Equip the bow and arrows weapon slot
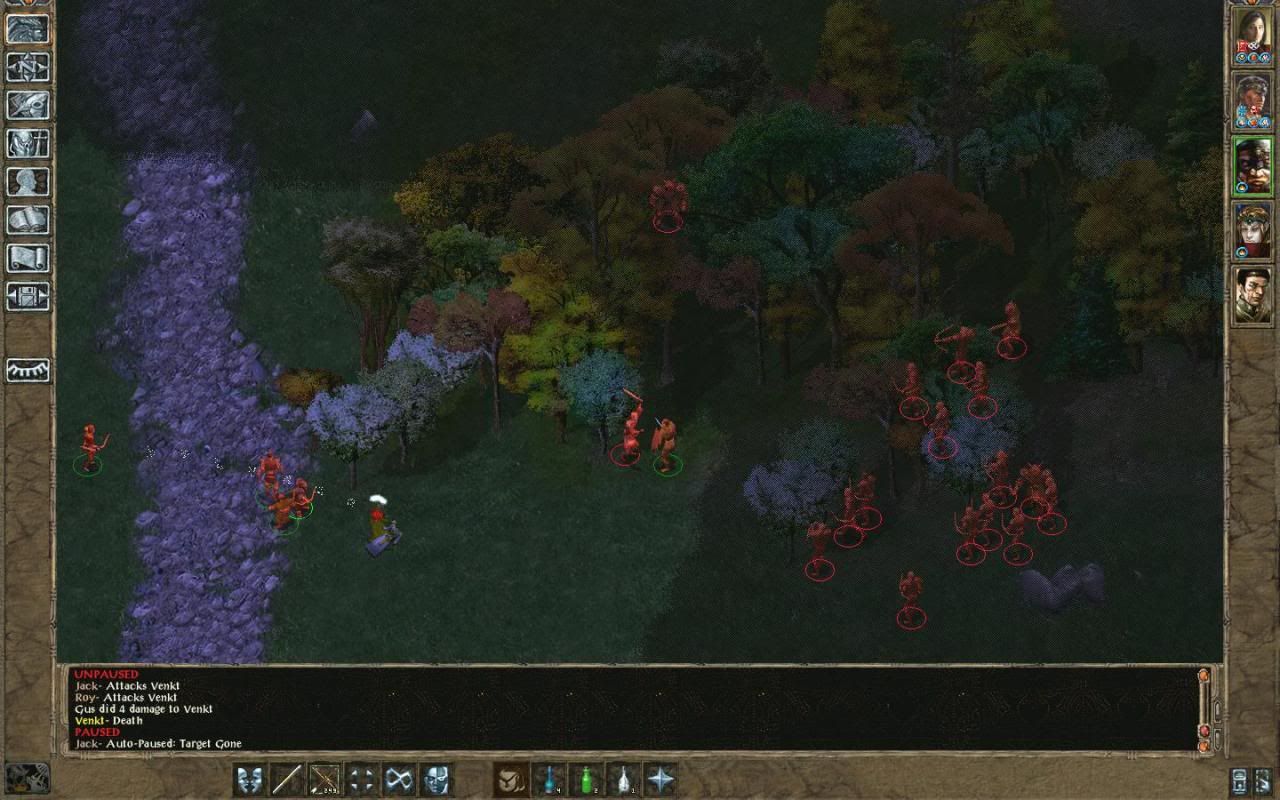Viewport: 1280px width, 800px height. pos(325,779)
